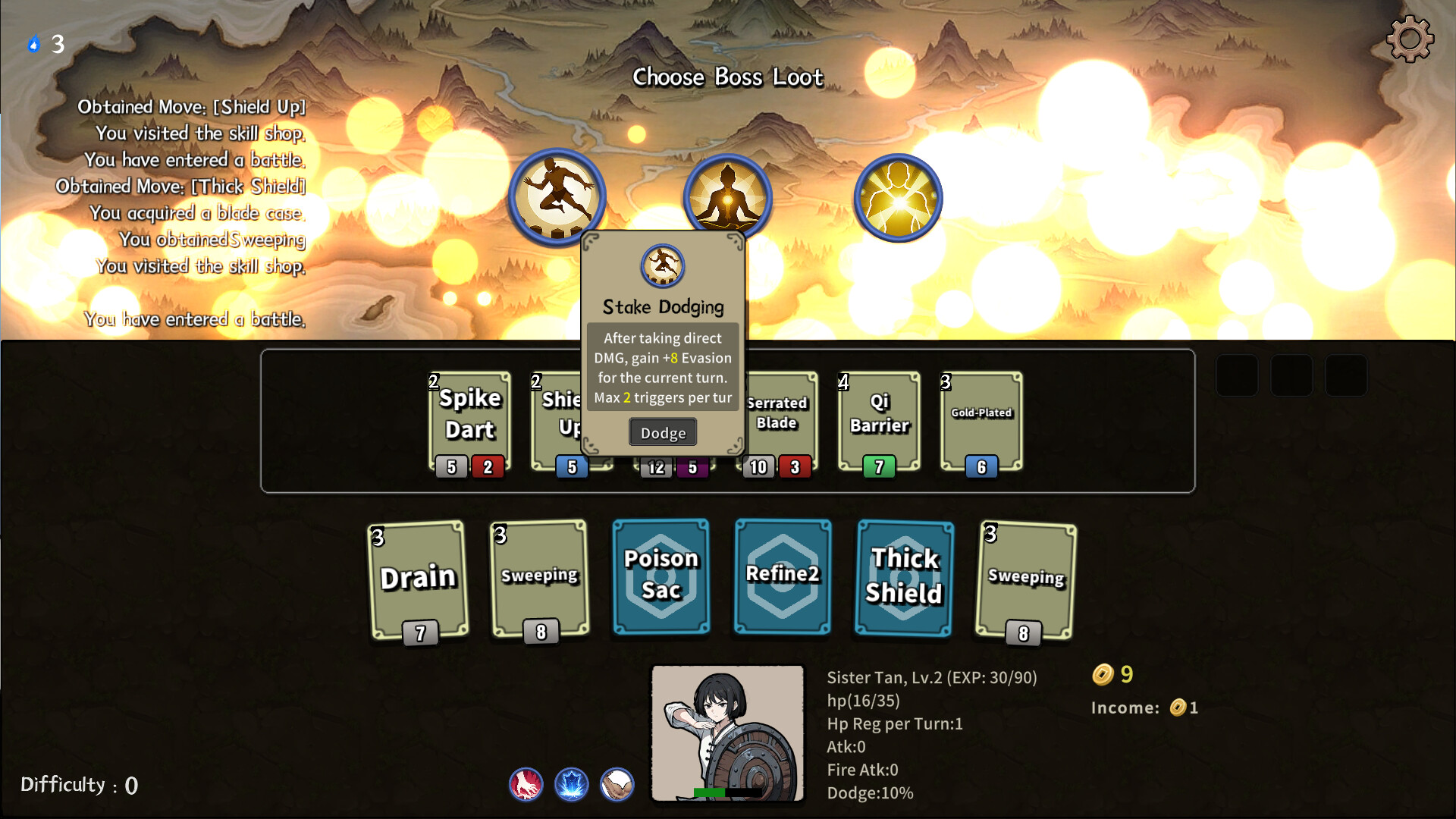Choose the Refine2 card
The image size is (1456, 819).
click(783, 576)
